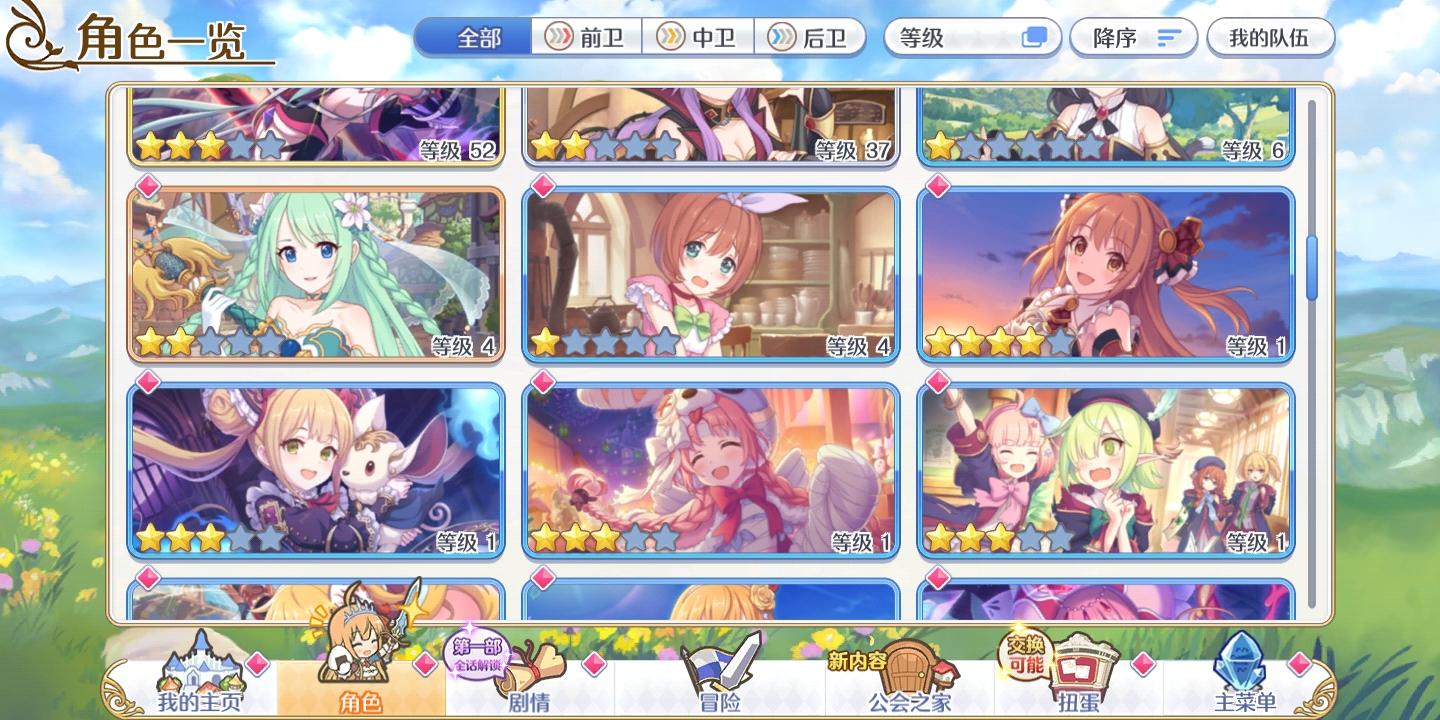The height and width of the screenshot is (720, 1440).
Task: Select the green-haired bride character at level 4
Action: [316, 272]
